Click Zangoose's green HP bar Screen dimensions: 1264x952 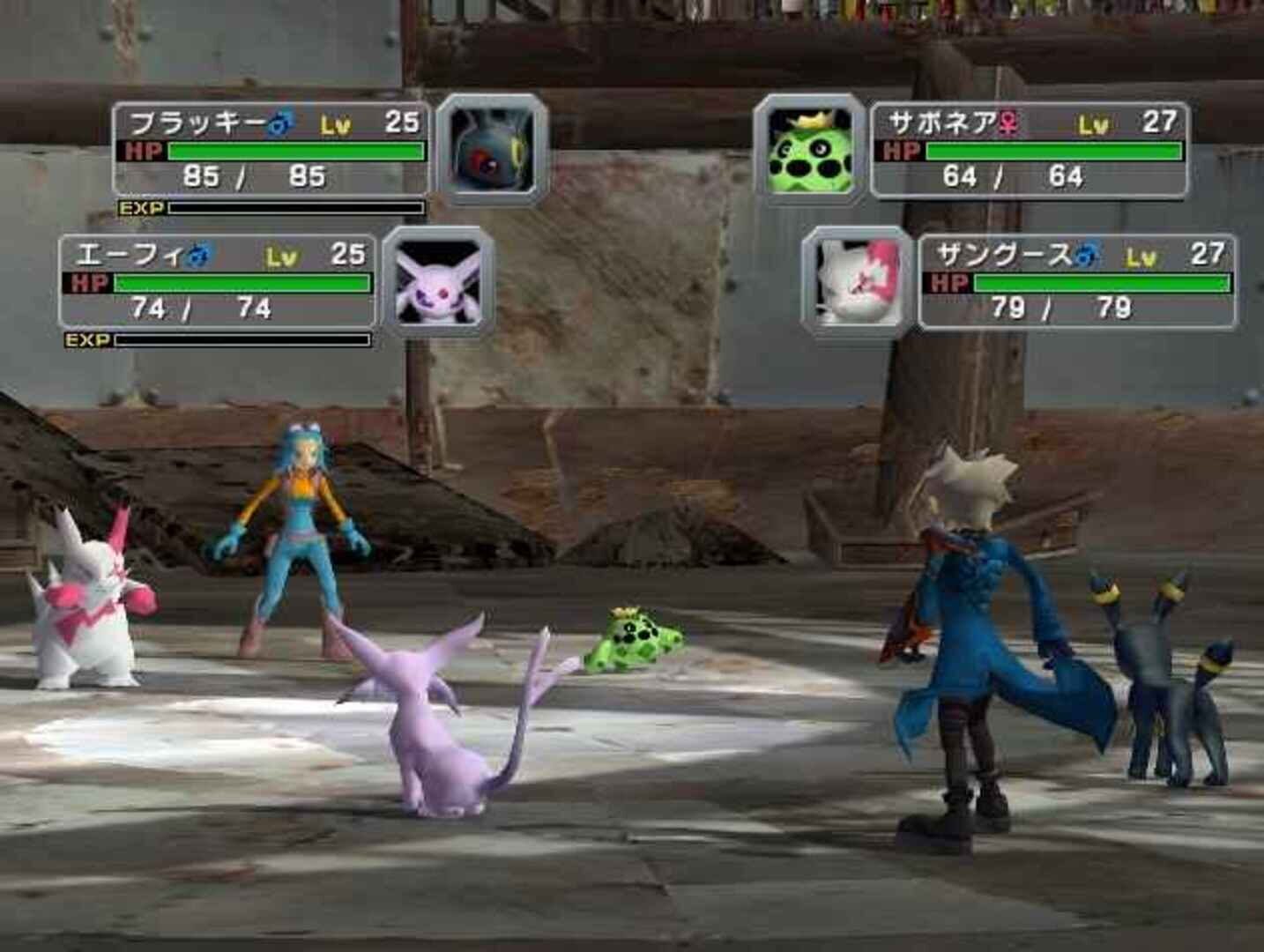click(x=1102, y=282)
